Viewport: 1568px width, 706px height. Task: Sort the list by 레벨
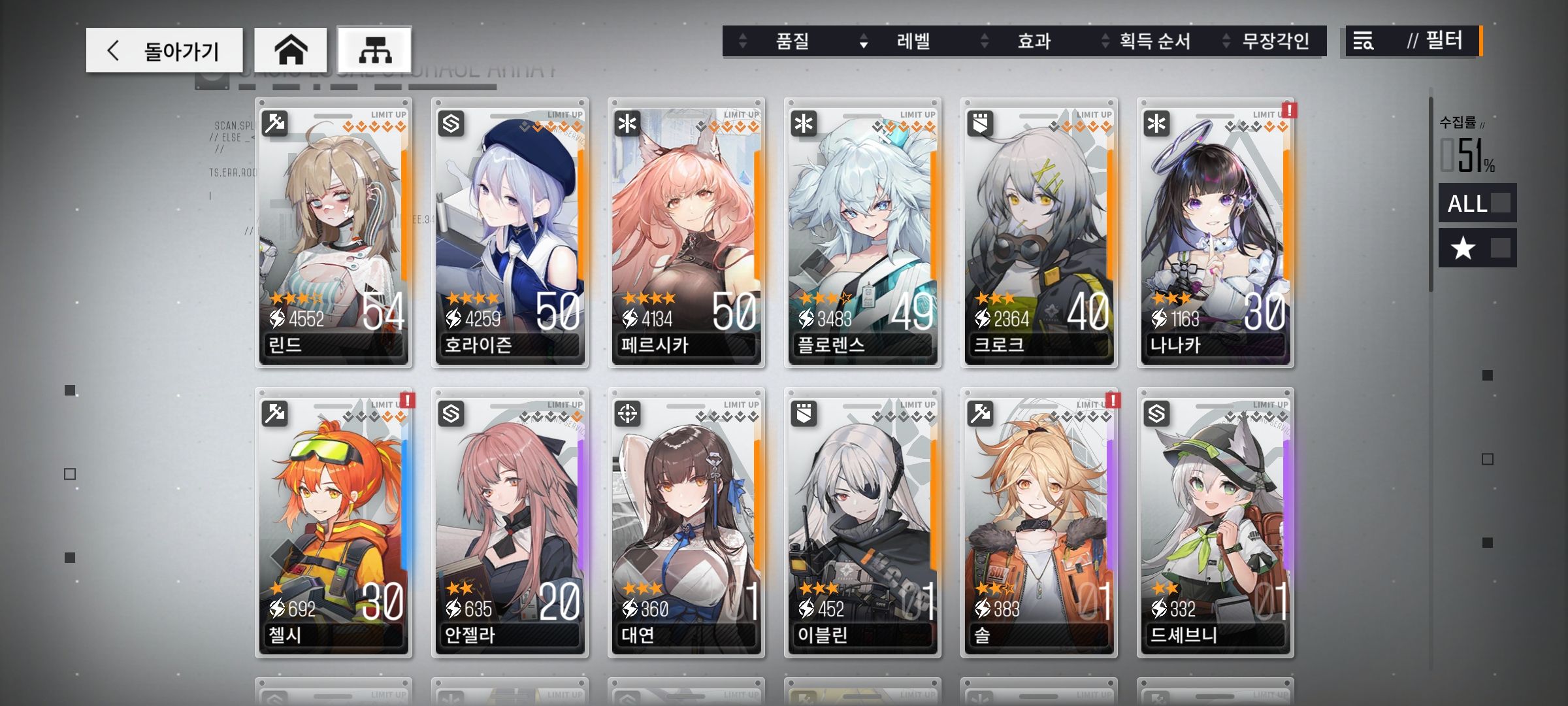[x=913, y=41]
